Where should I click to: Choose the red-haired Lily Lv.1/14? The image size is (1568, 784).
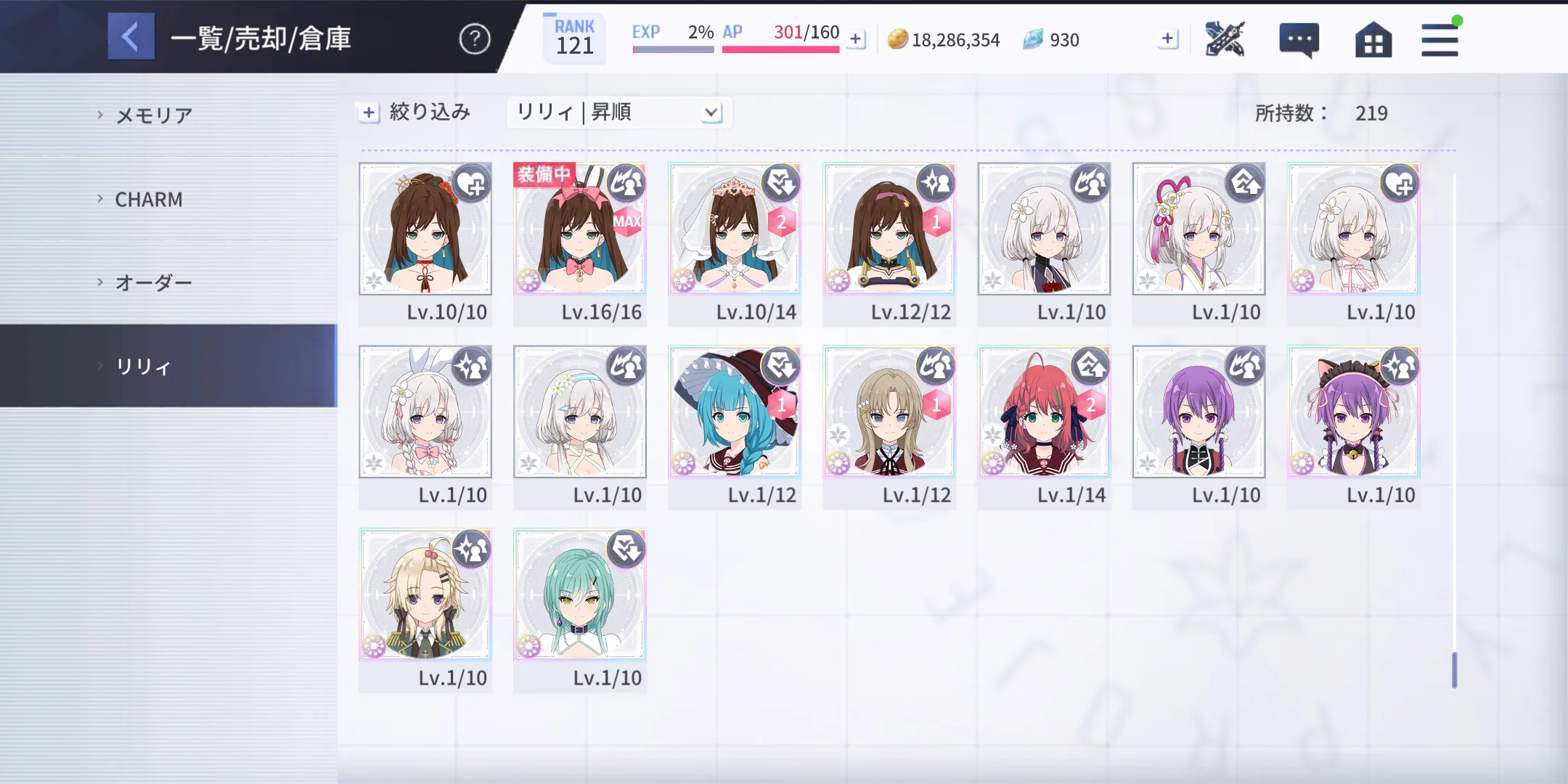coord(1043,412)
